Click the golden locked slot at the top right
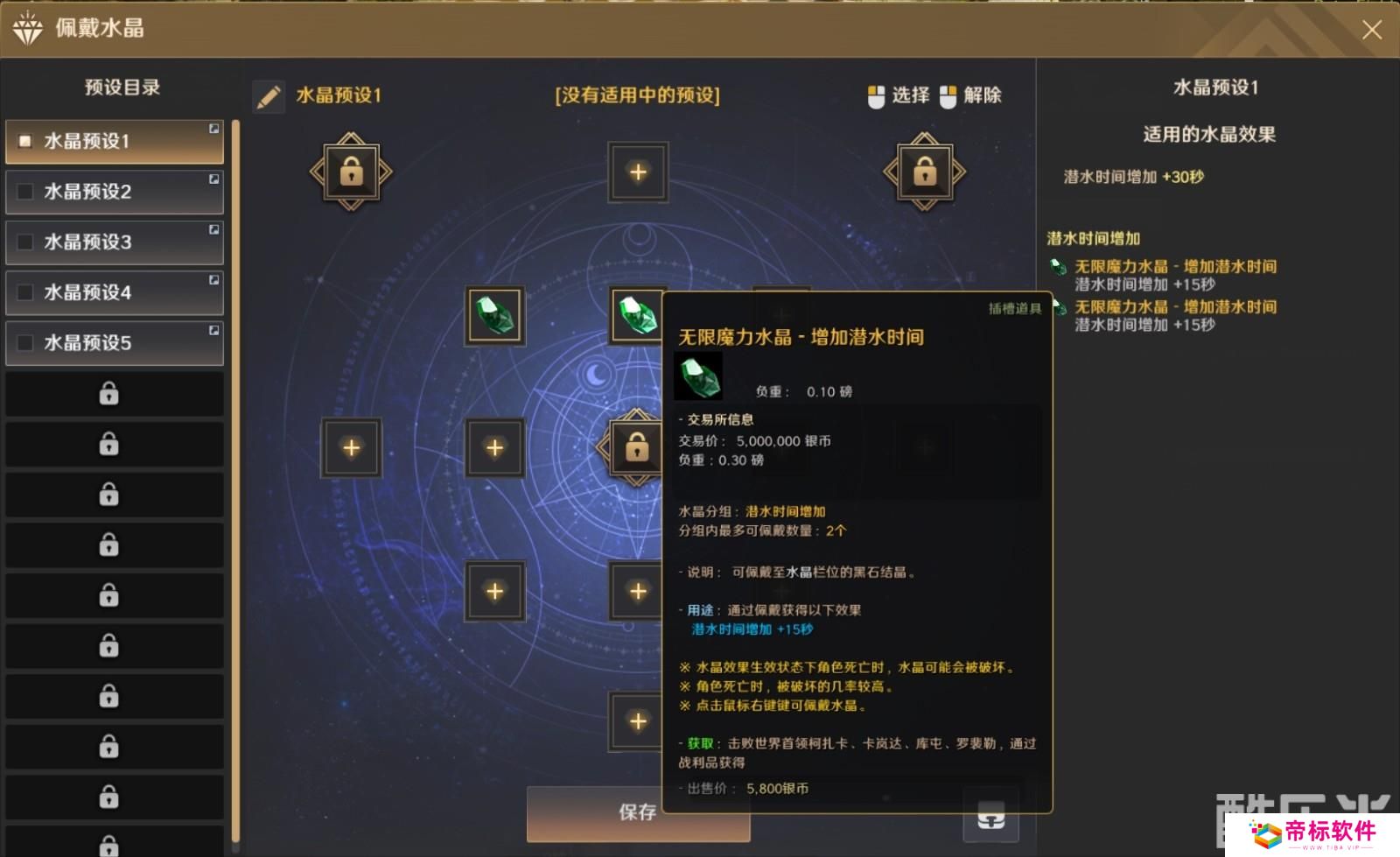This screenshot has width=1400, height=857. click(x=924, y=171)
